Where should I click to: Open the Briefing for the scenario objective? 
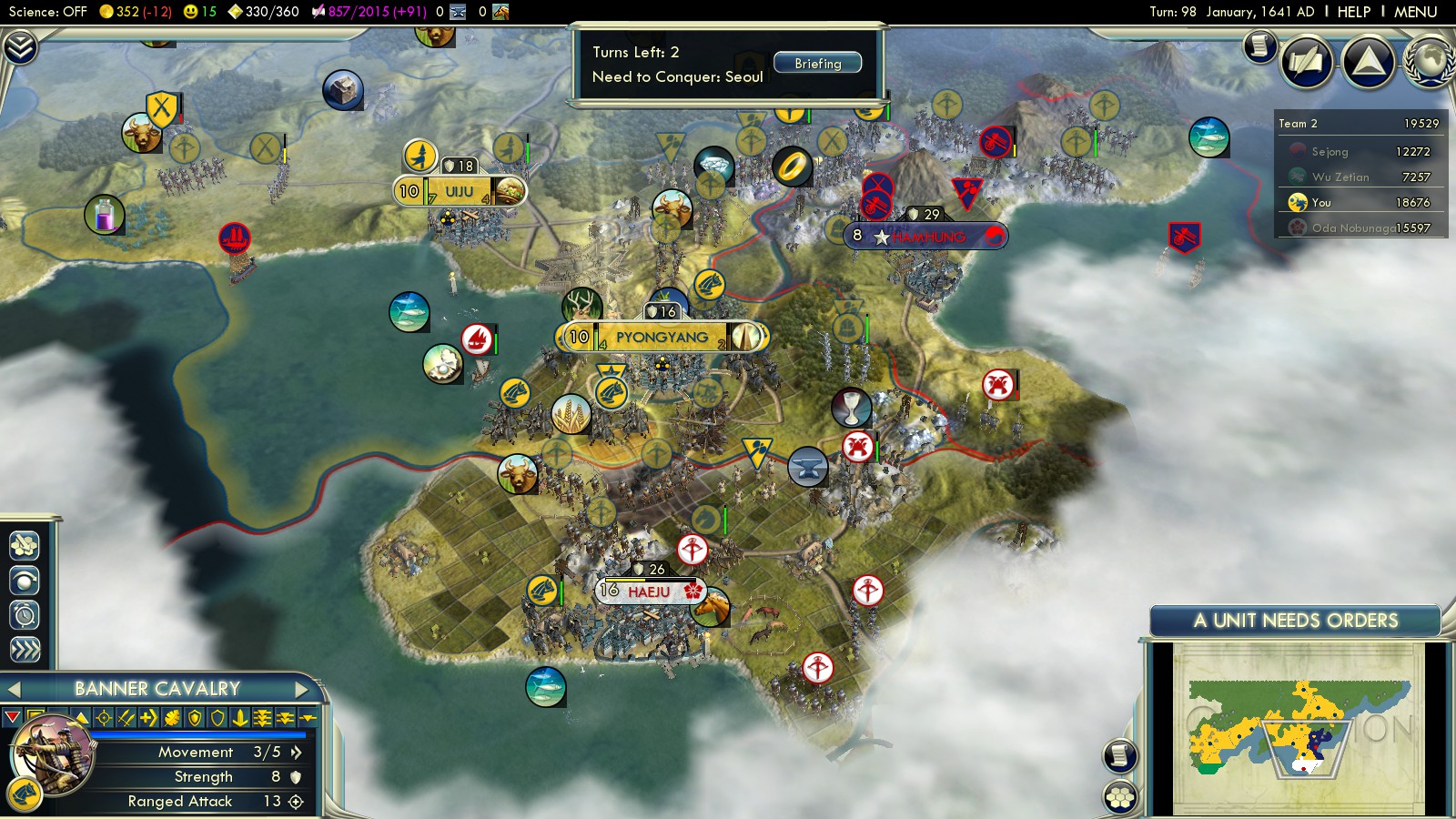pos(817,64)
